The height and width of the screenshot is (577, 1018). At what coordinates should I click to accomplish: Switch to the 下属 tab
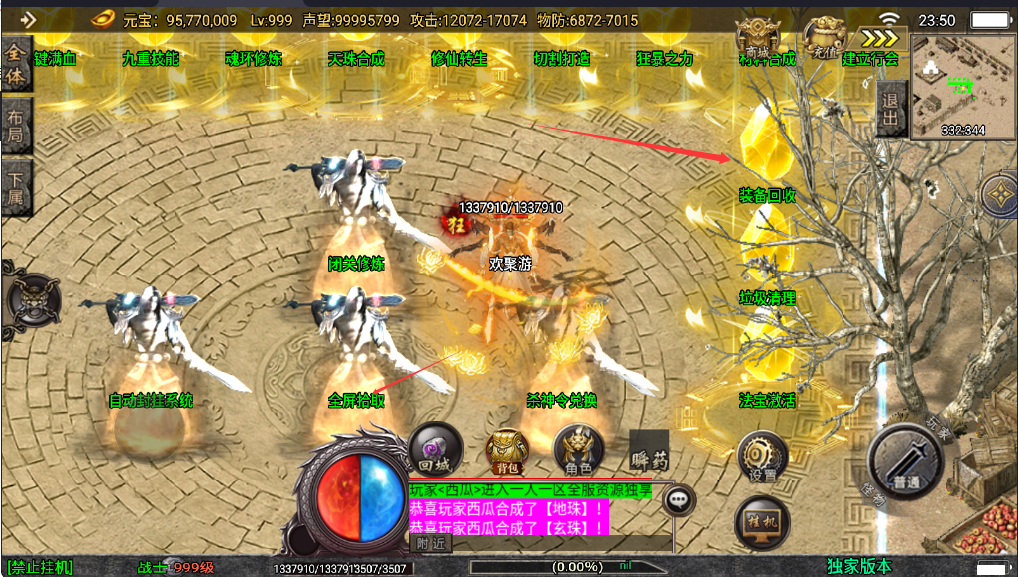click(16, 186)
